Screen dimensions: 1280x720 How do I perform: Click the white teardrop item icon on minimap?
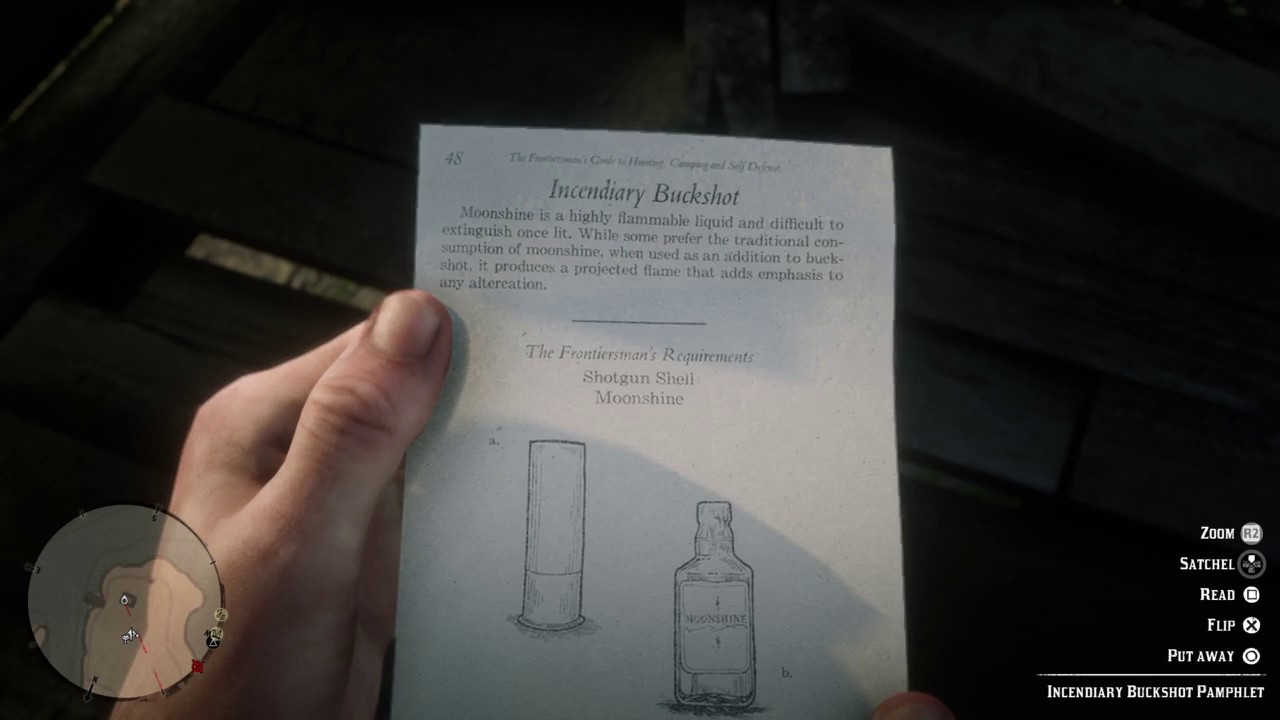[x=125, y=600]
